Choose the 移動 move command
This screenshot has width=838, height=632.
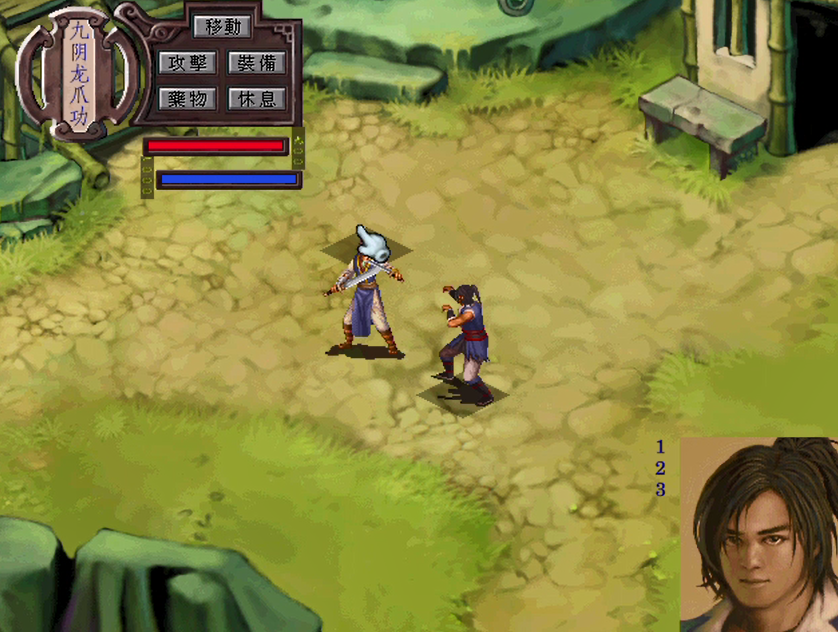tap(222, 28)
